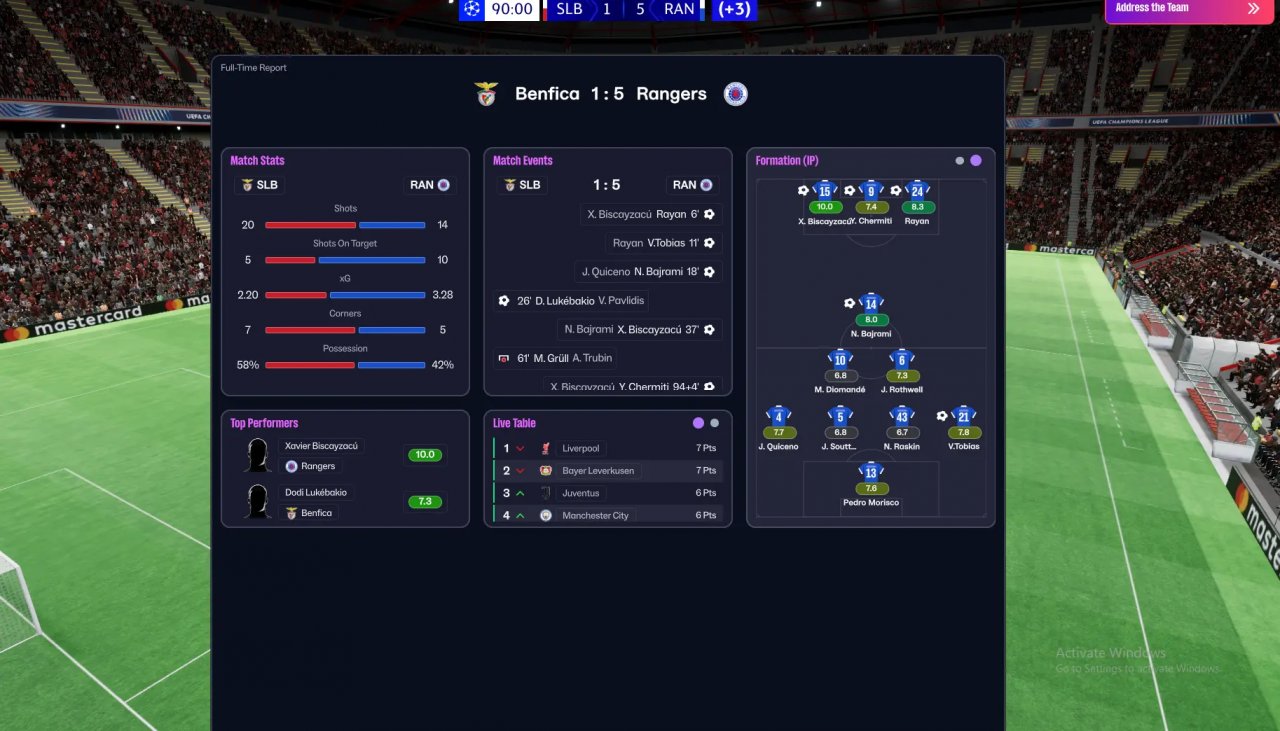The width and height of the screenshot is (1280, 731).
Task: Select the Rayan 6' goal event
Action: pos(652,214)
